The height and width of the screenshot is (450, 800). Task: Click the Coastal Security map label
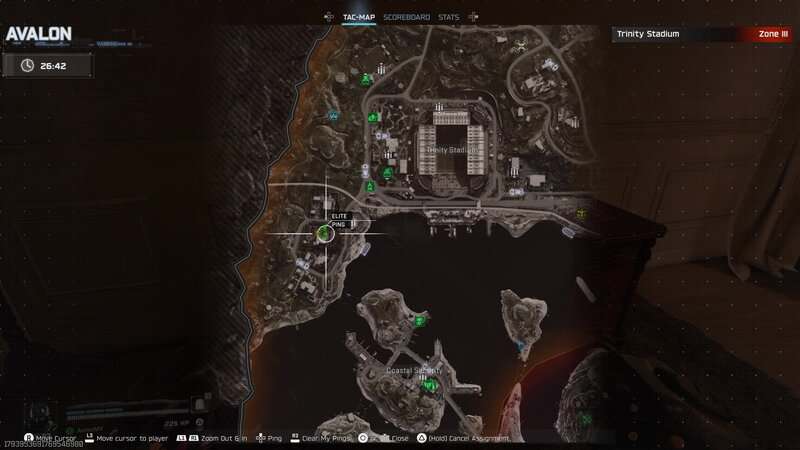(x=414, y=370)
